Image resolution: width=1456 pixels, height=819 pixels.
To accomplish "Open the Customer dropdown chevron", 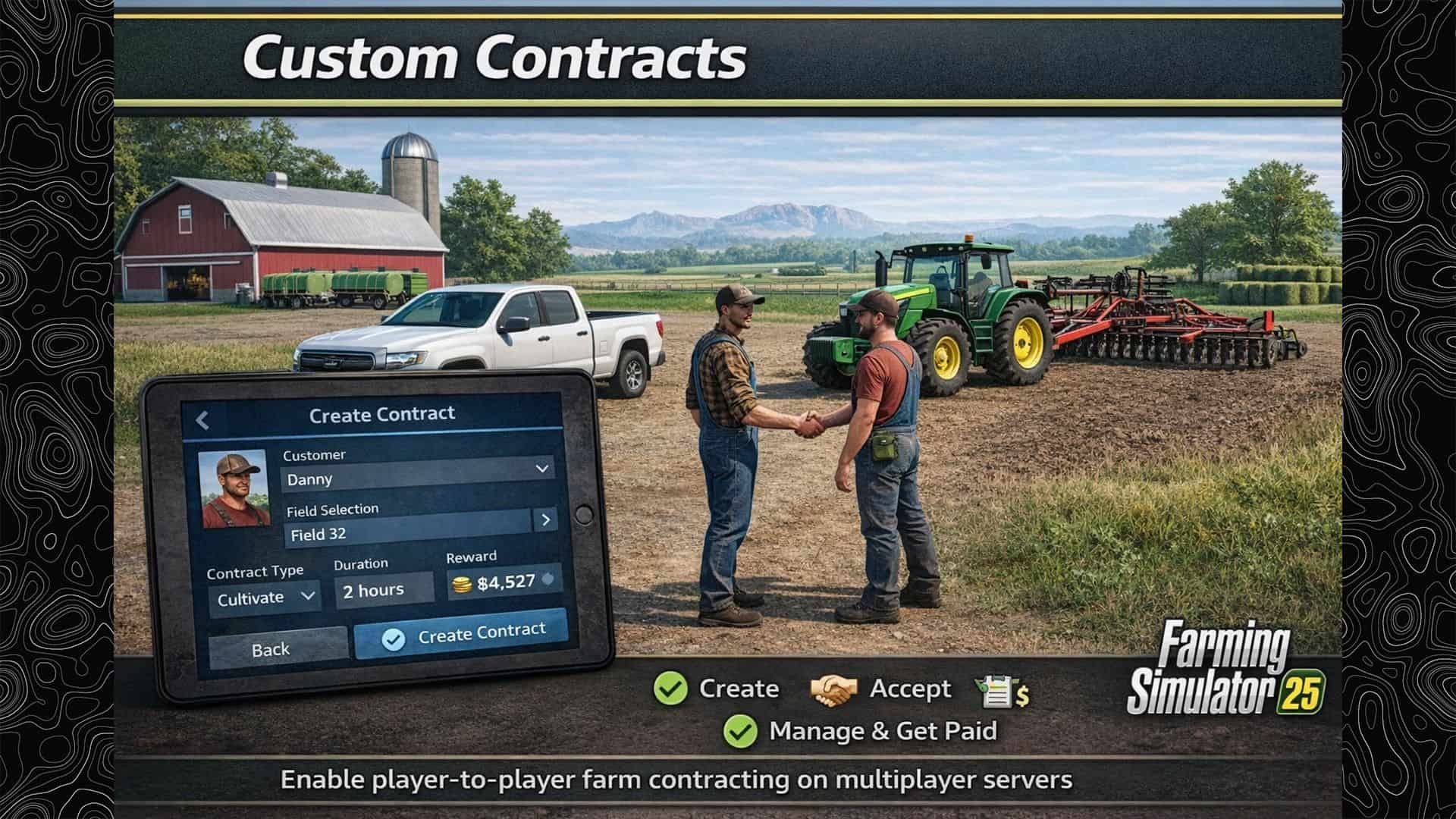I will point(541,466).
